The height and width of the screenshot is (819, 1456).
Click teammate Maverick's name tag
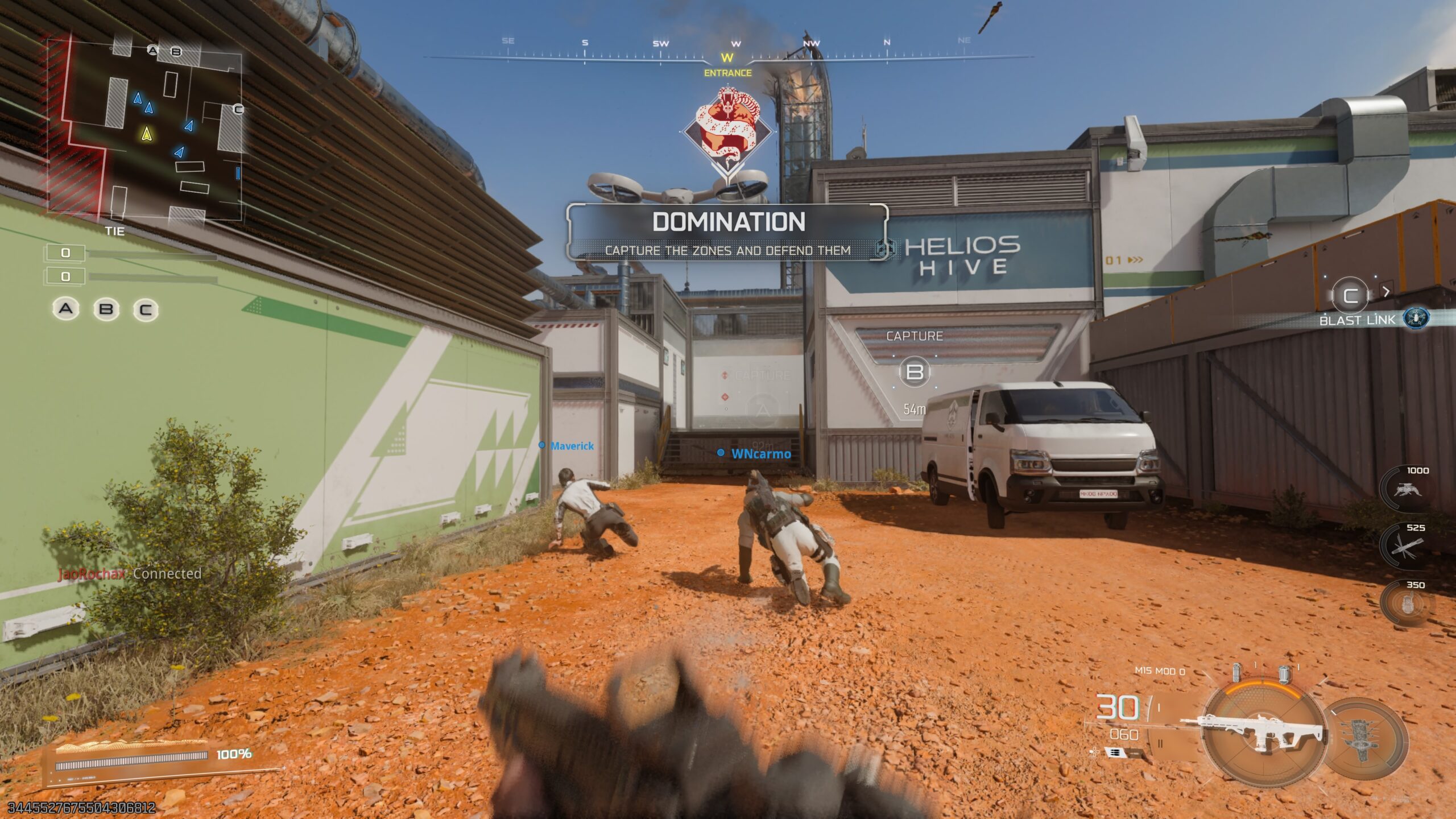click(x=571, y=446)
